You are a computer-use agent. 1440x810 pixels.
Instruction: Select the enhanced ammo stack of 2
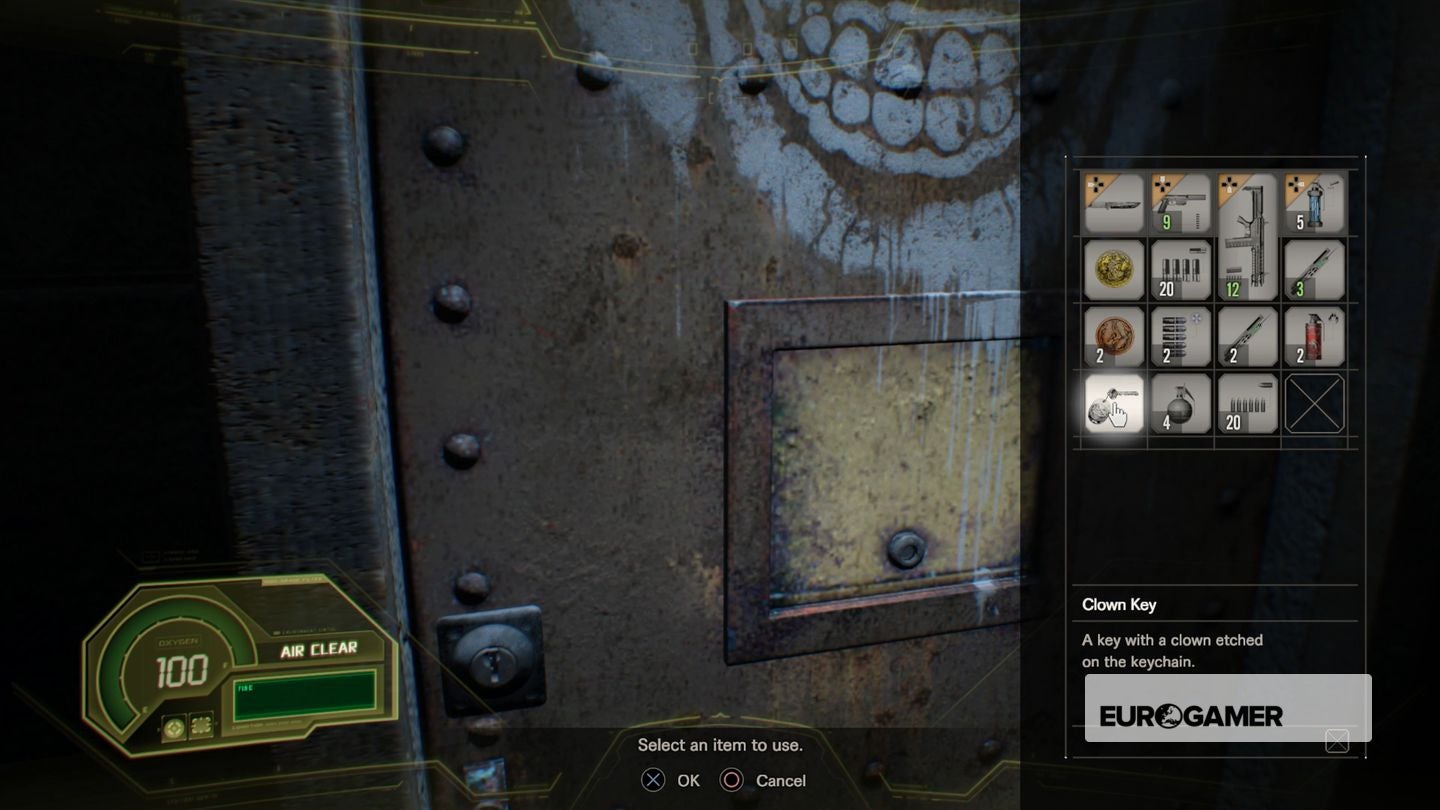(x=1181, y=337)
